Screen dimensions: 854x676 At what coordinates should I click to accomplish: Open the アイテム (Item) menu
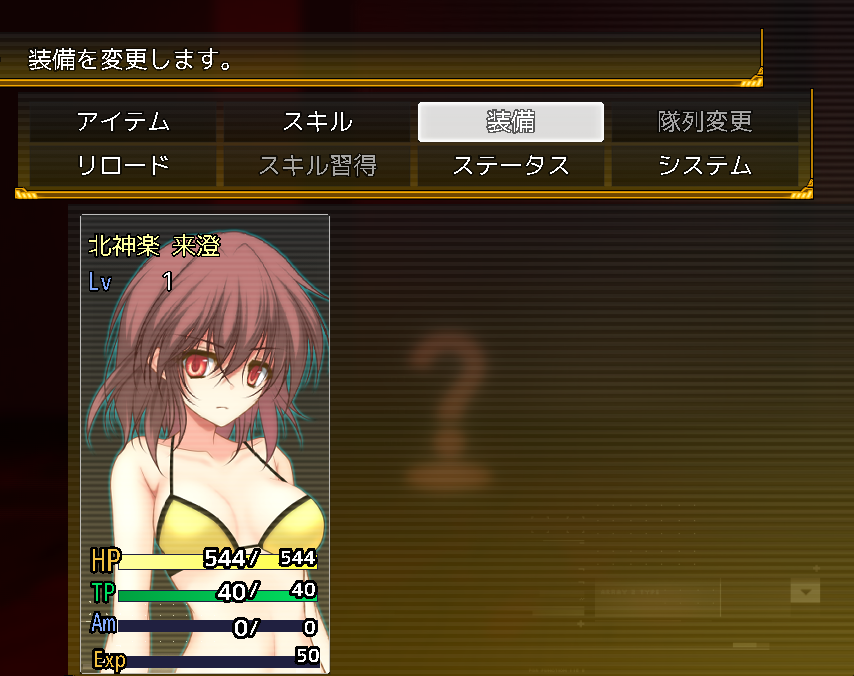coord(123,122)
